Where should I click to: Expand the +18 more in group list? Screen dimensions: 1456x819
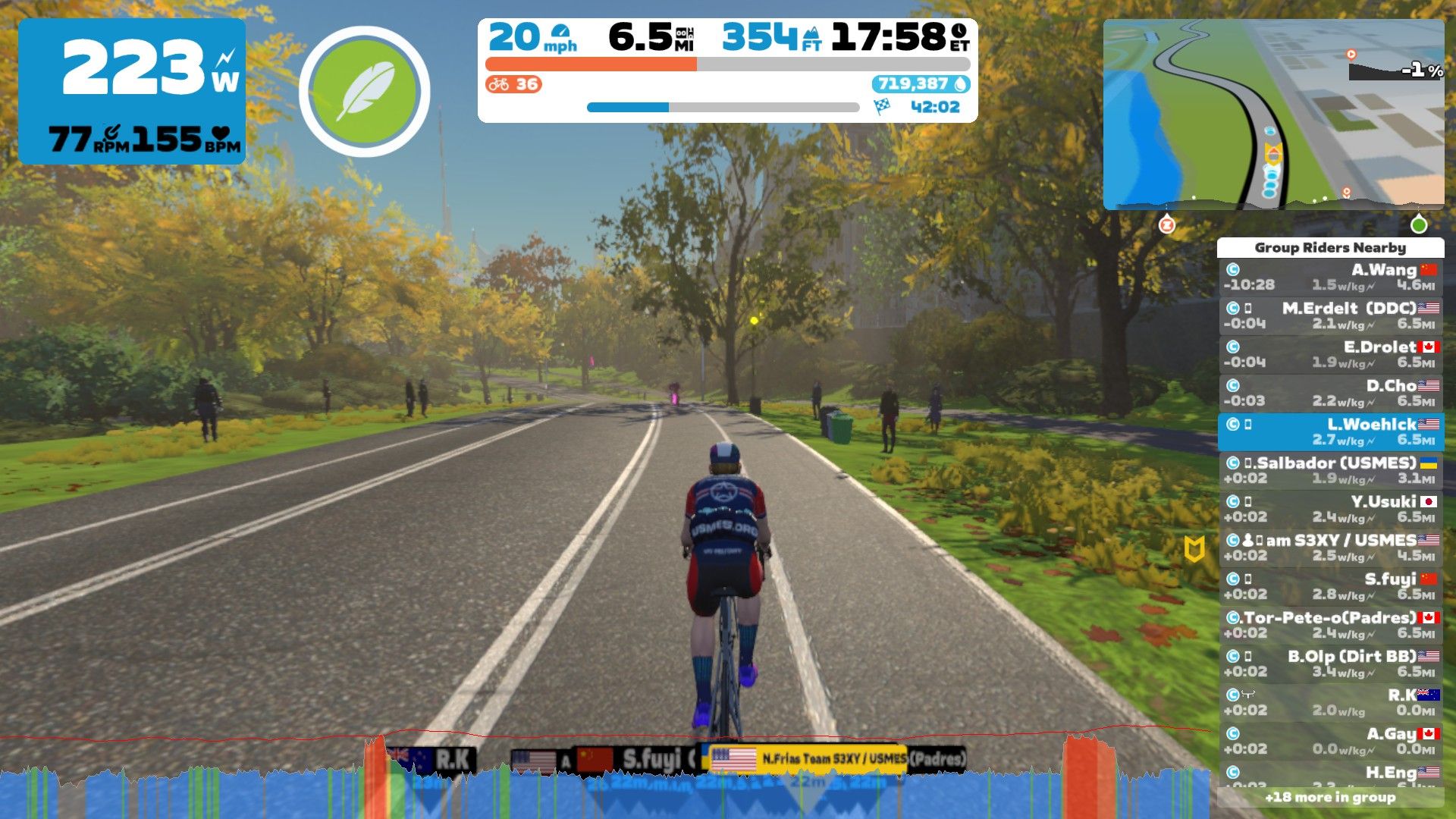click(x=1329, y=798)
